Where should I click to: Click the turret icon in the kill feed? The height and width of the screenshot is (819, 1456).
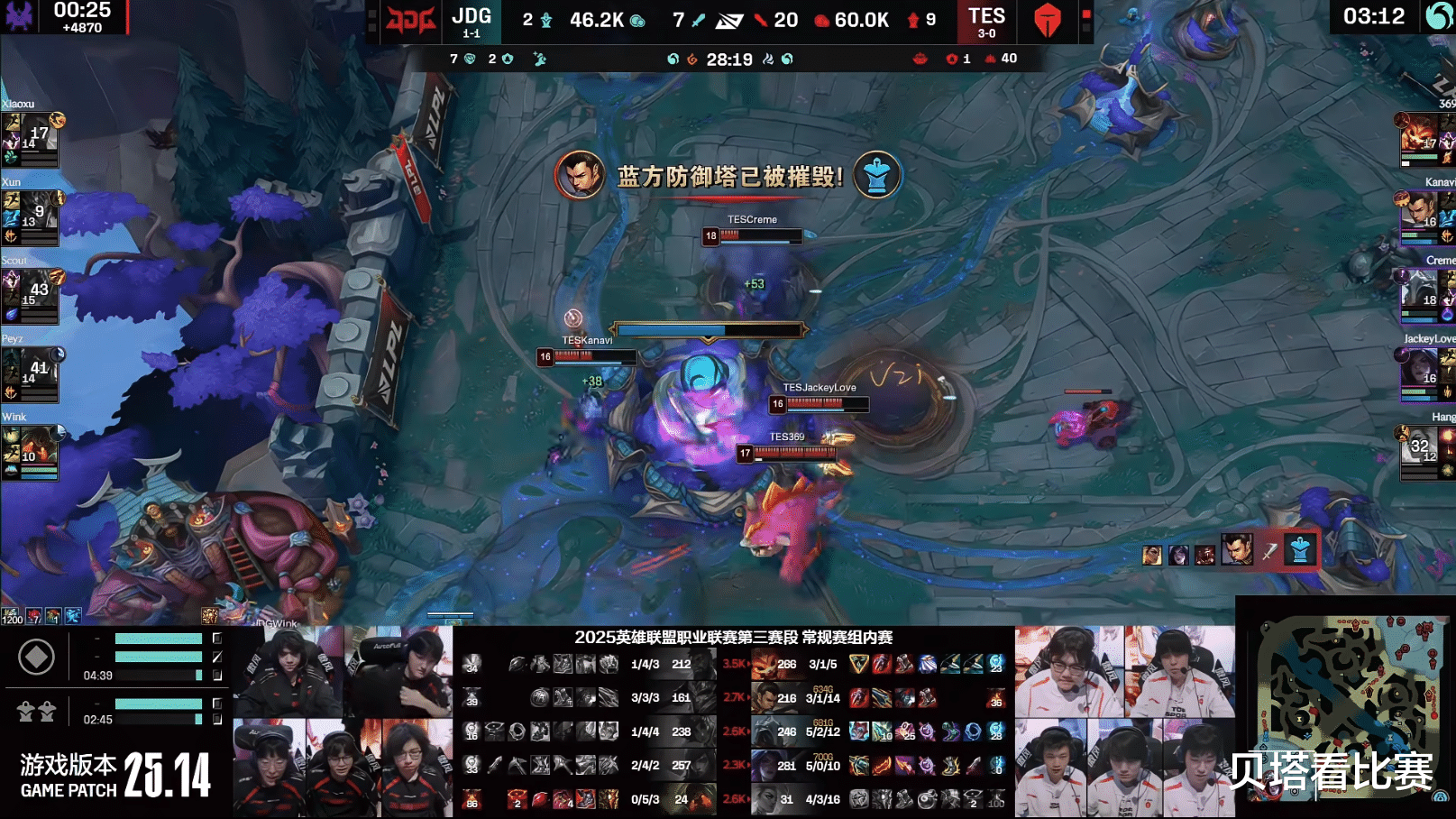pyautogui.click(x=1299, y=549)
